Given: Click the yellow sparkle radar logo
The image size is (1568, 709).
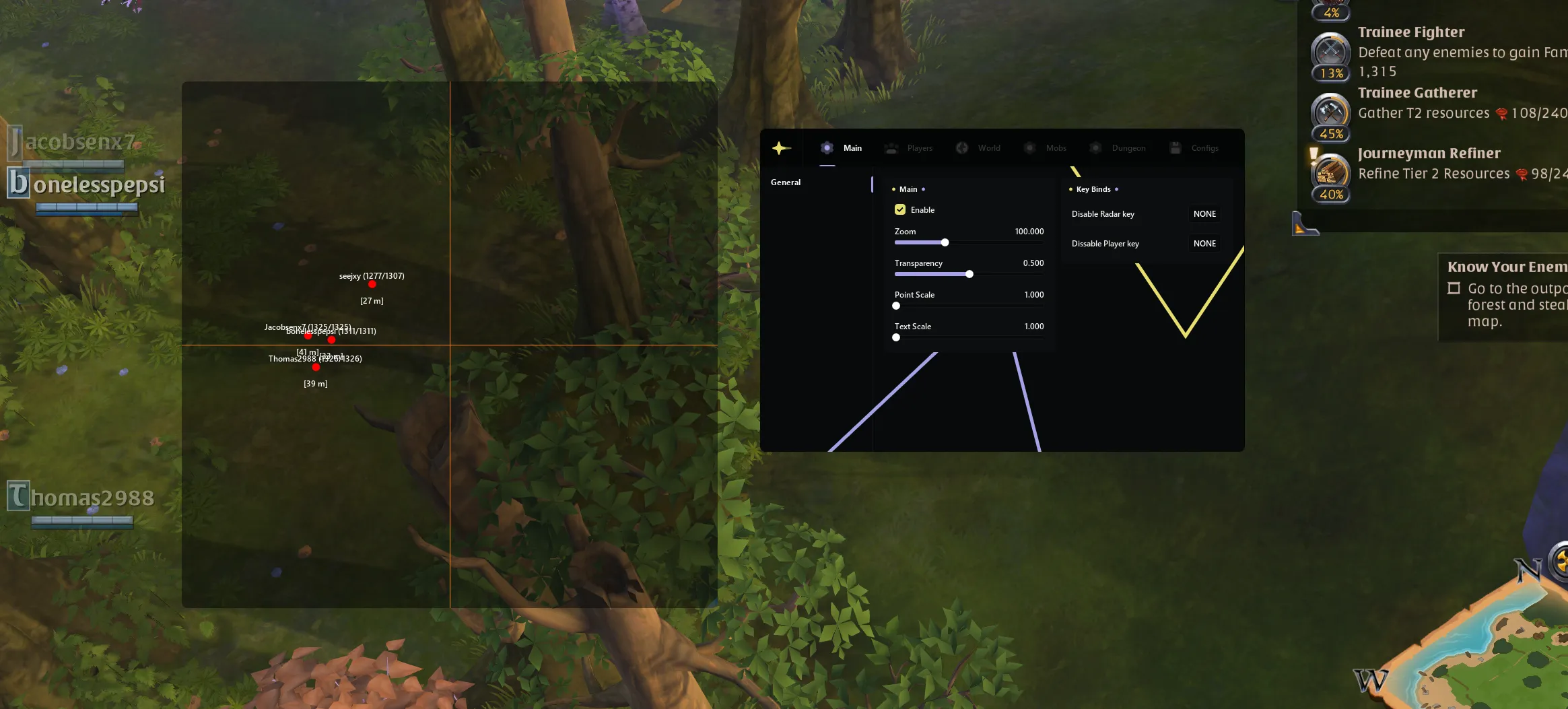Looking at the screenshot, I should pyautogui.click(x=780, y=147).
